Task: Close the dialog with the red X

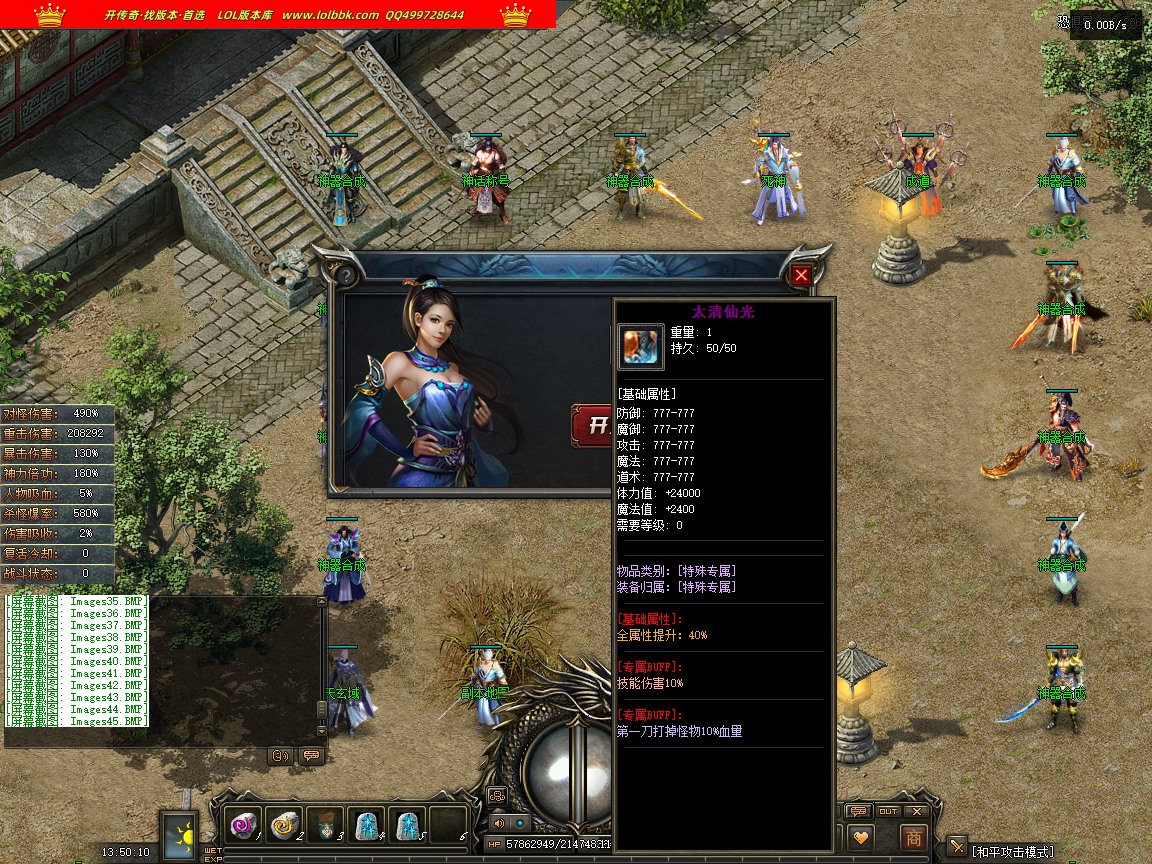Action: 802,276
